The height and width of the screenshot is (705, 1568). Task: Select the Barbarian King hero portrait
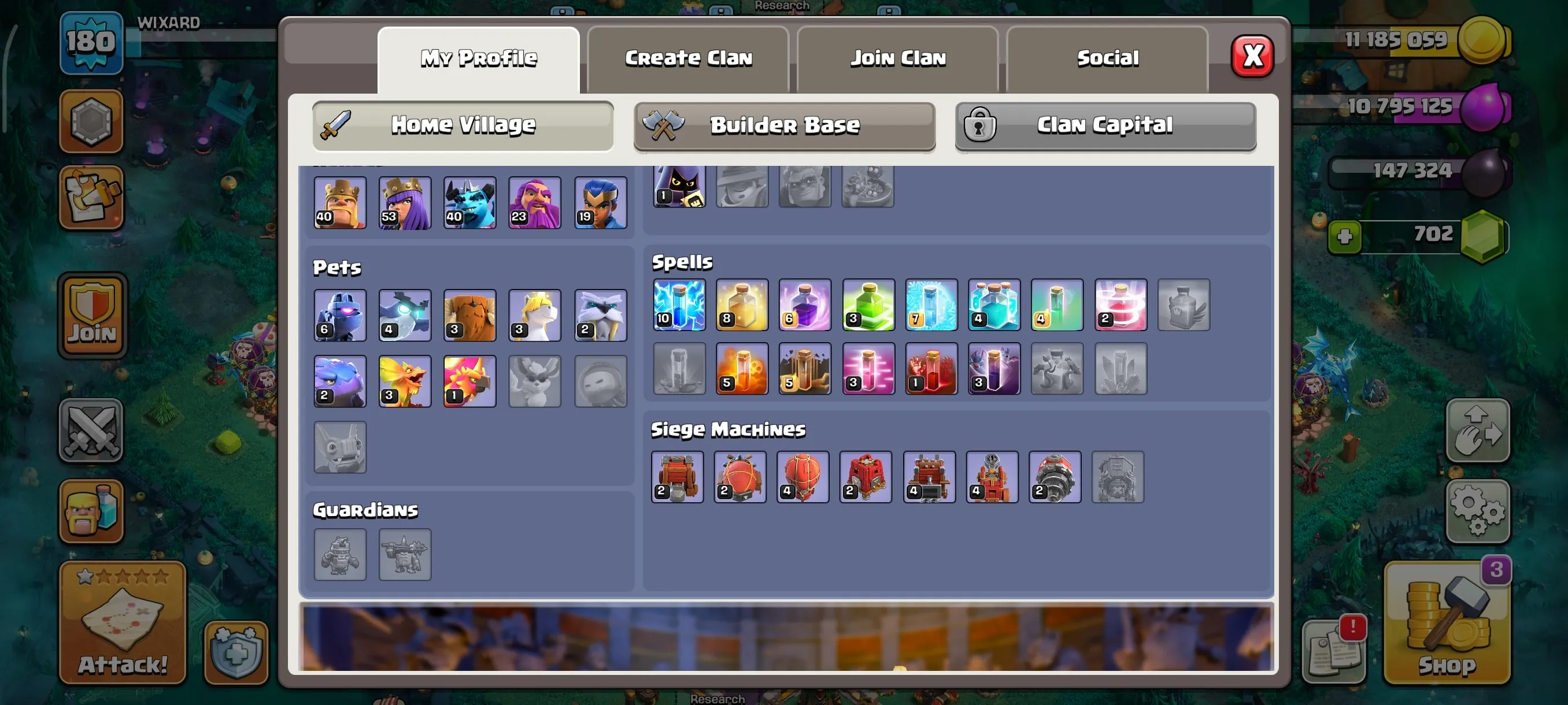pyautogui.click(x=339, y=203)
